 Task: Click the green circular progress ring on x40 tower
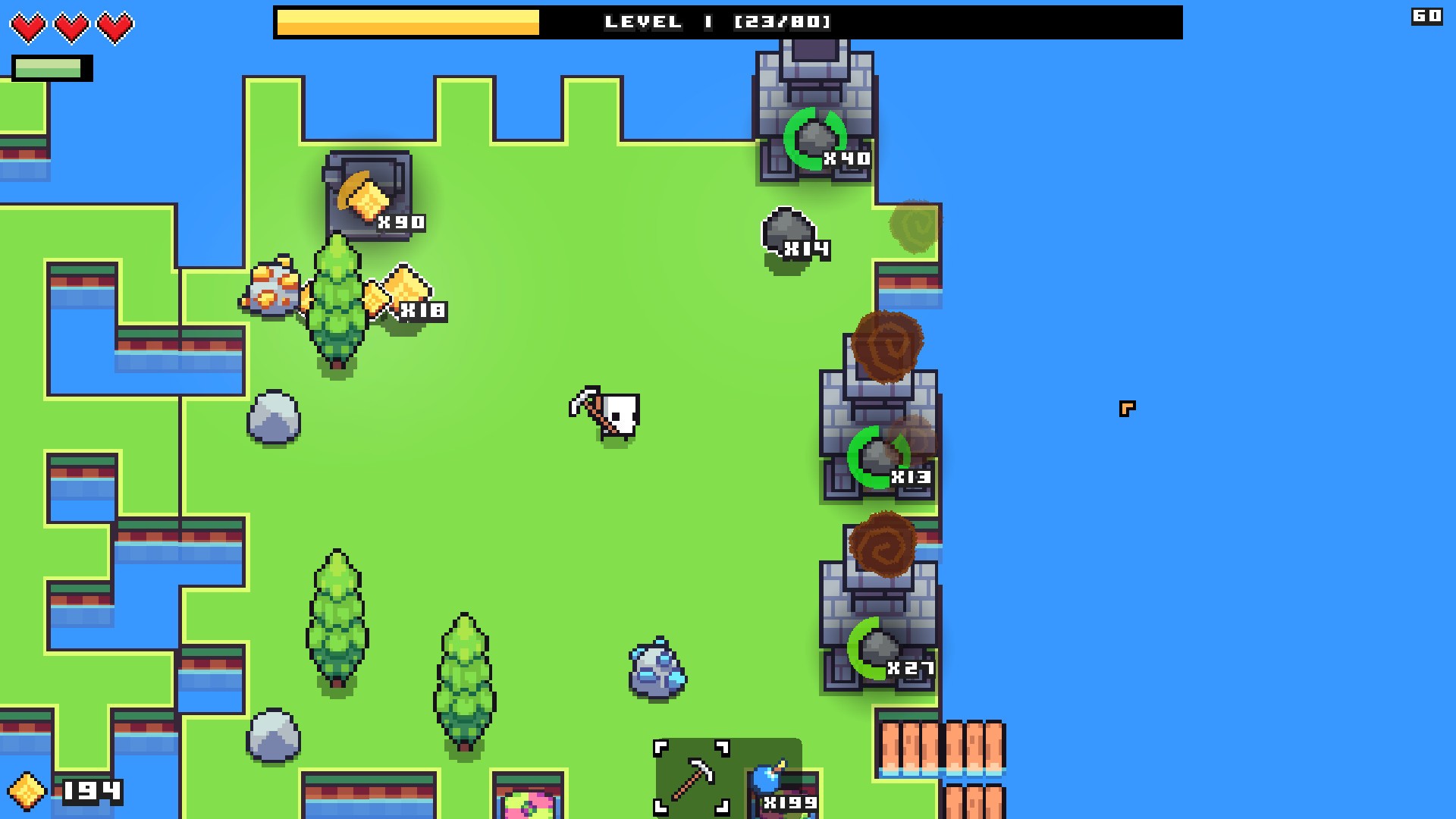[814, 140]
